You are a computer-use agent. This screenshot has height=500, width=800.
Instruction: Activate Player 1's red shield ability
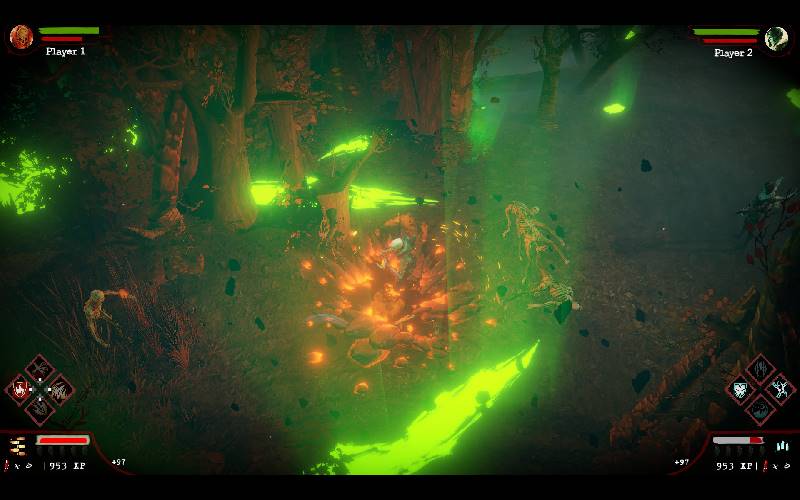19,389
